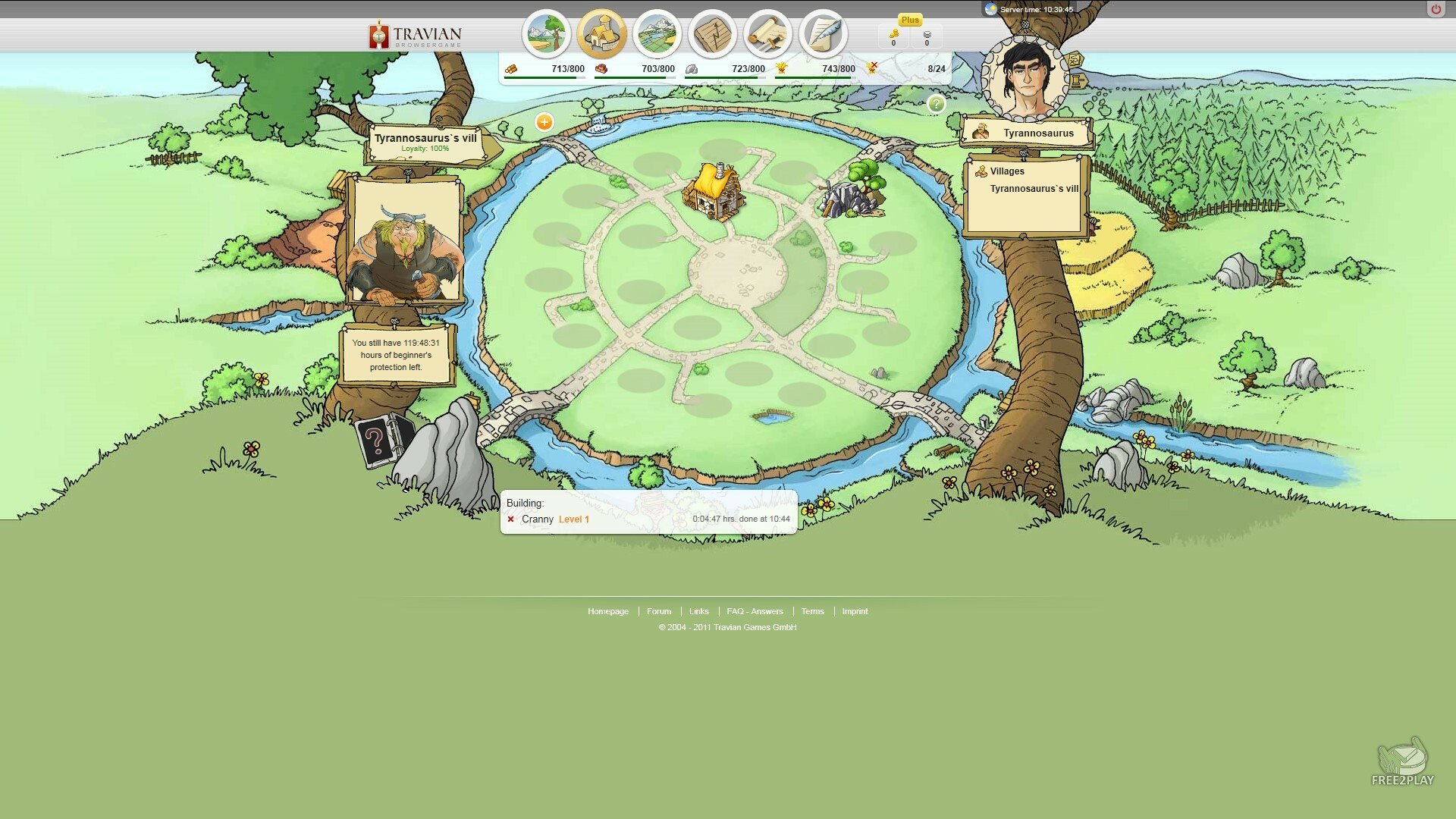This screenshot has height=819, width=1456.
Task: Open the FAQ - Answers link
Action: [755, 611]
